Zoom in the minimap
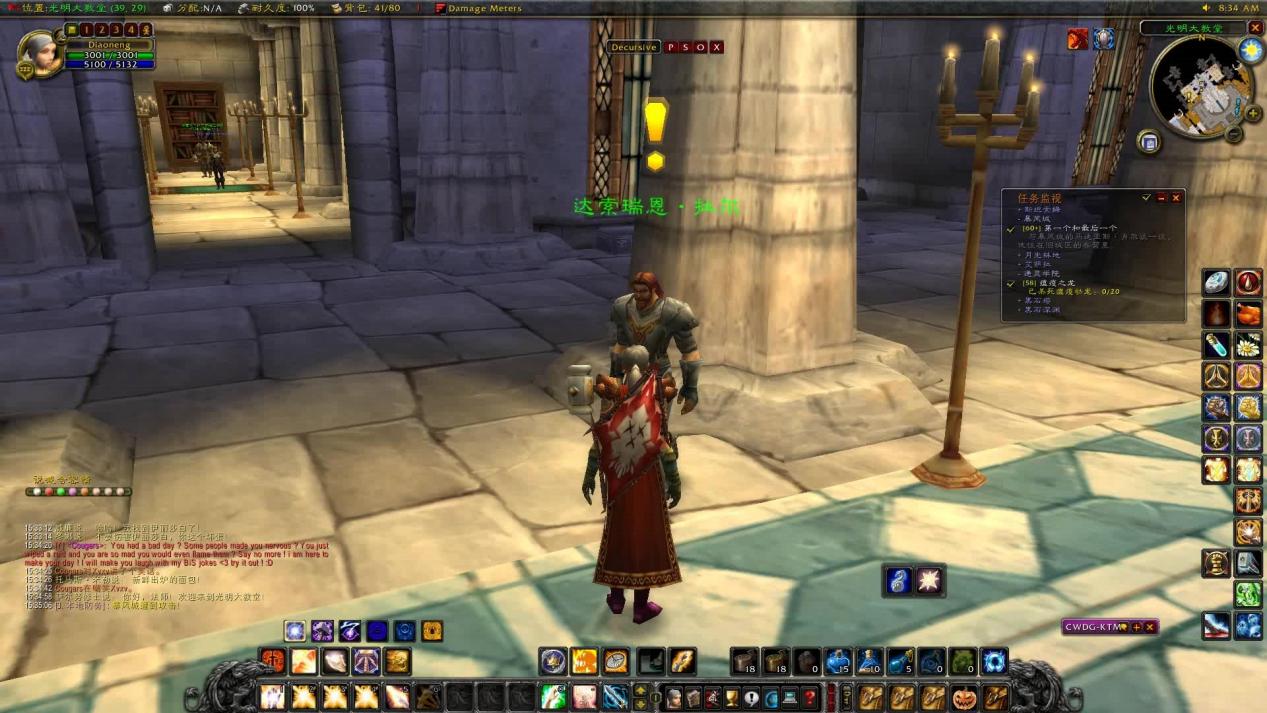The height and width of the screenshot is (713, 1267). click(x=1252, y=113)
